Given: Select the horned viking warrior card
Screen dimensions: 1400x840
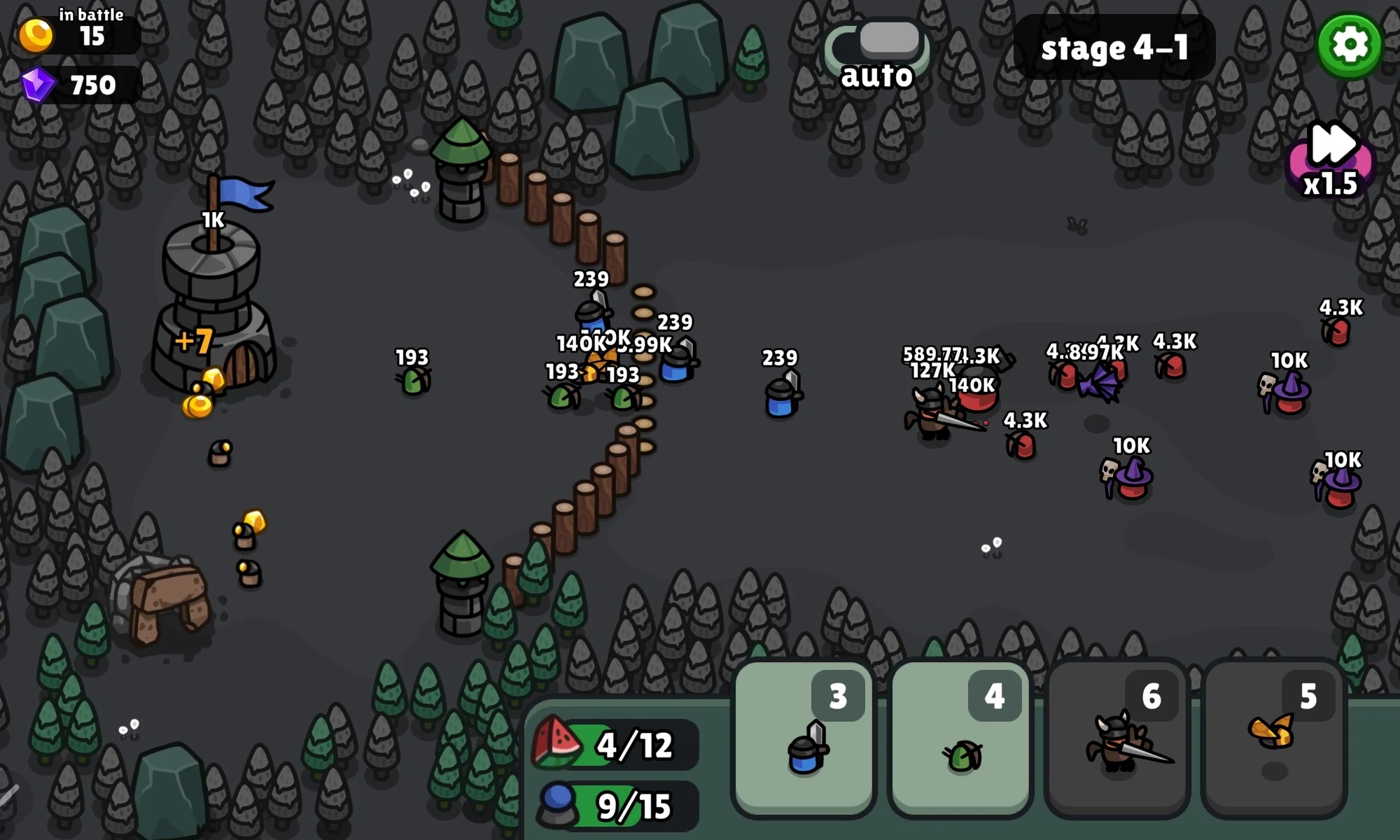Looking at the screenshot, I should click(1117, 739).
